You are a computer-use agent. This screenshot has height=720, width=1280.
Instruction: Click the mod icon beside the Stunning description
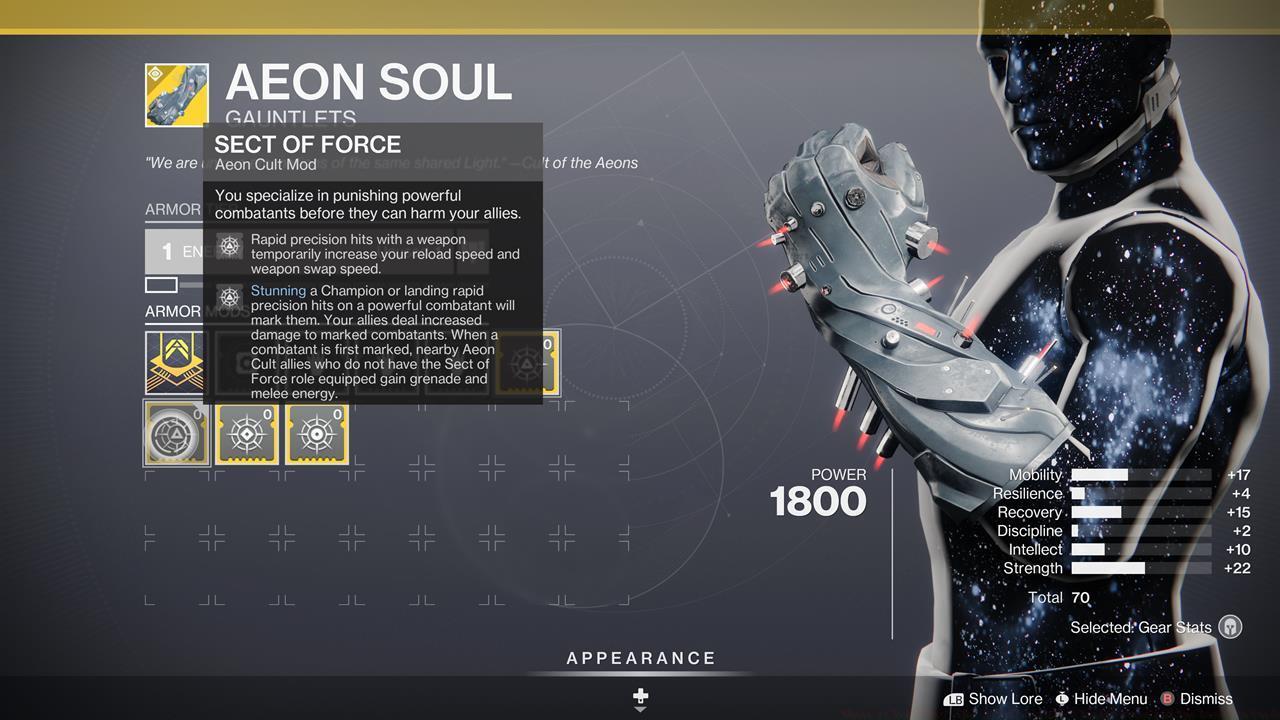tap(230, 295)
